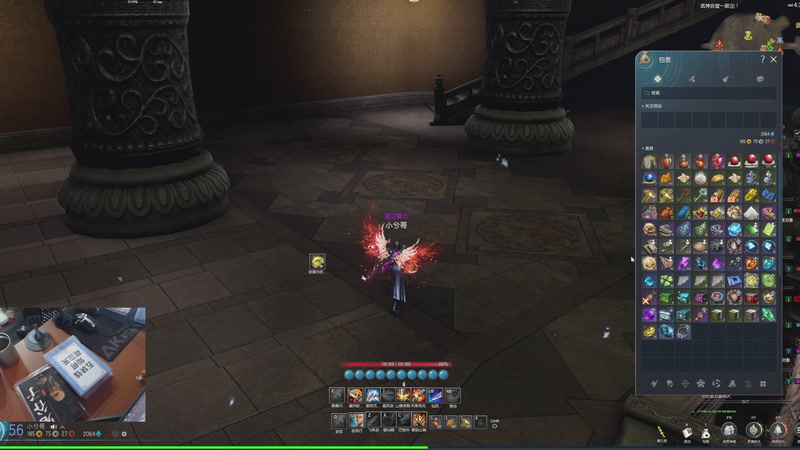Switch to the first diamond inventory tab

pyautogui.click(x=658, y=77)
